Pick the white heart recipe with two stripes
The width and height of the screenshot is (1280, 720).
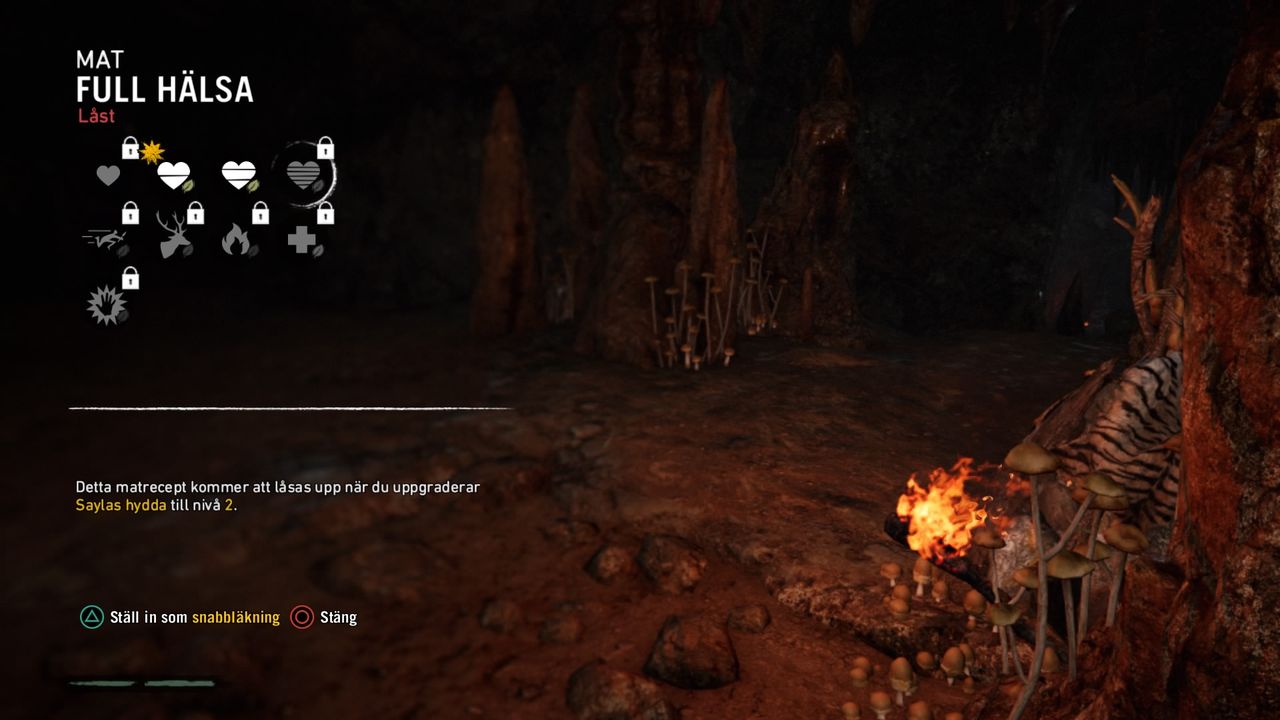pos(239,175)
